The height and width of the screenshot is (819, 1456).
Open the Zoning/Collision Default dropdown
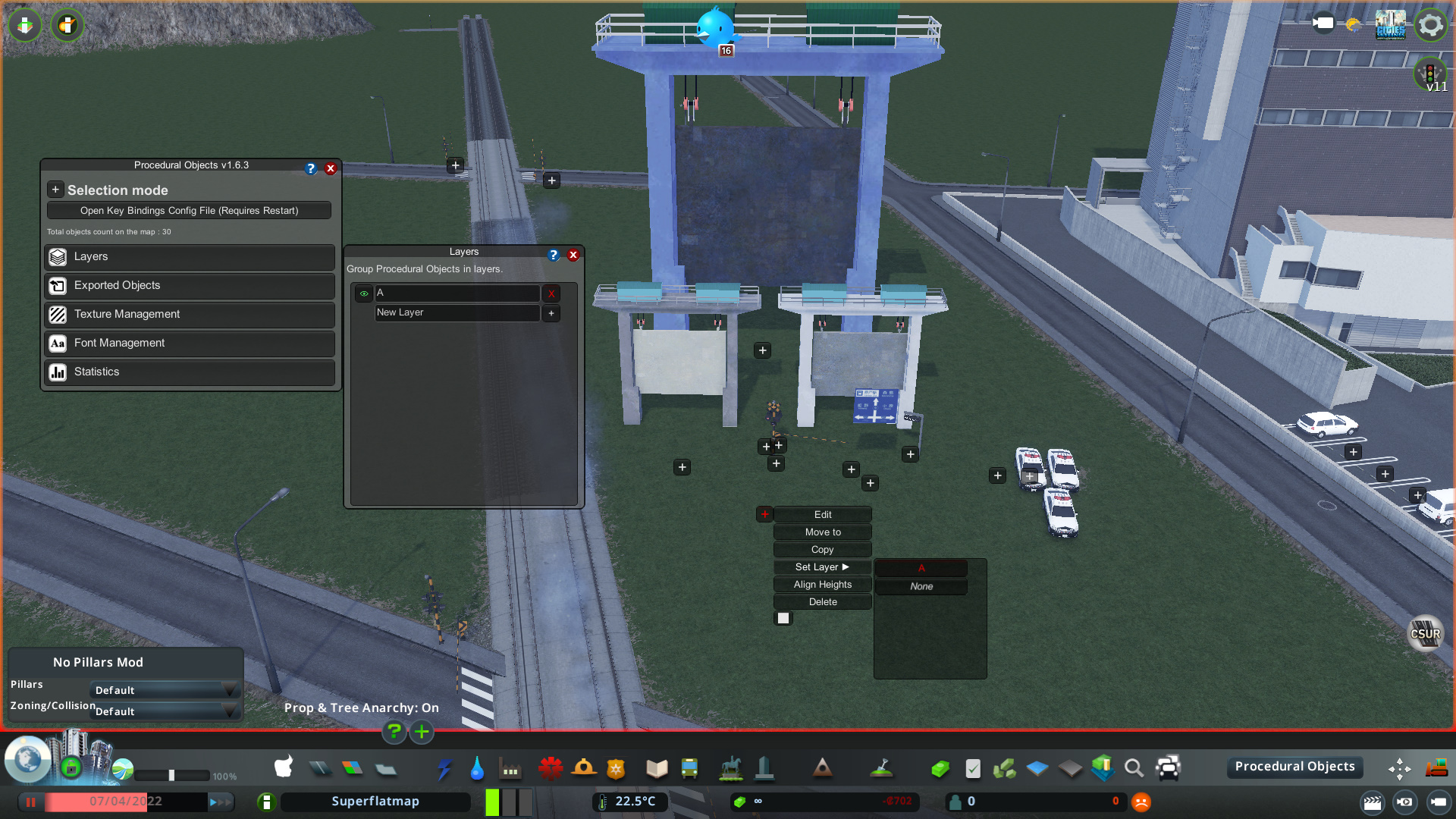(x=164, y=711)
